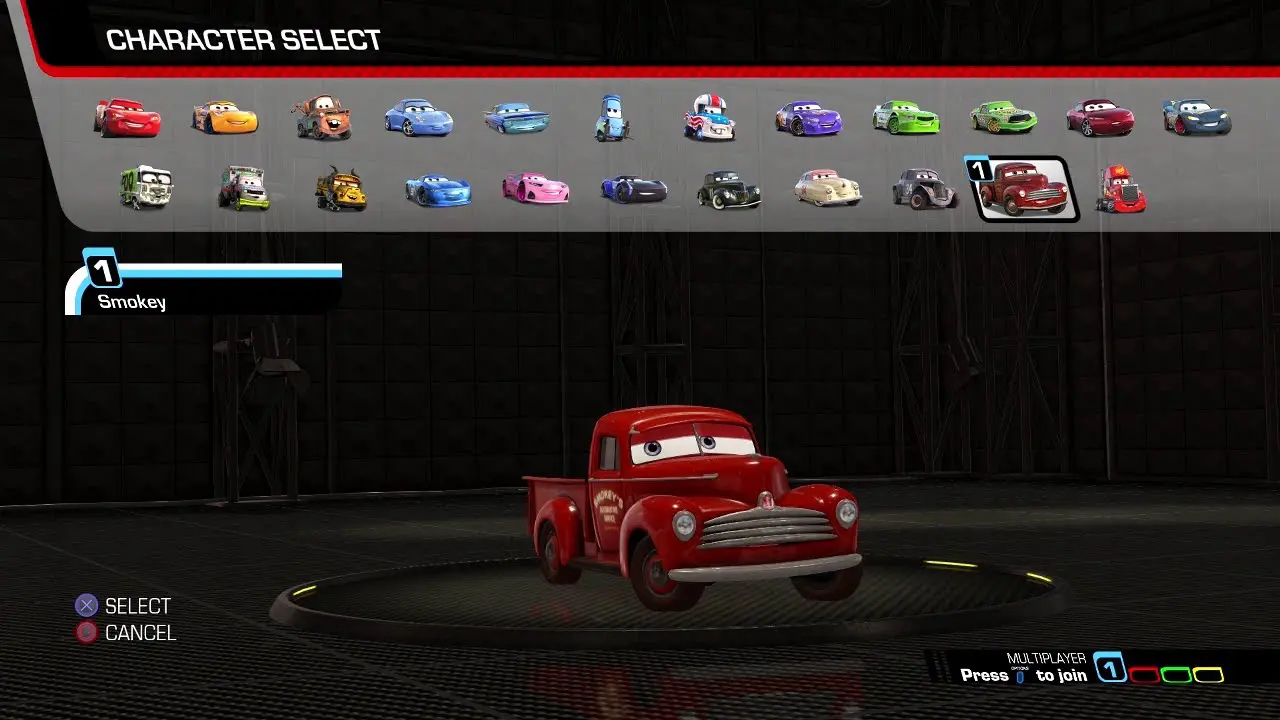
Task: Choose Mater in the top row
Action: [323, 117]
